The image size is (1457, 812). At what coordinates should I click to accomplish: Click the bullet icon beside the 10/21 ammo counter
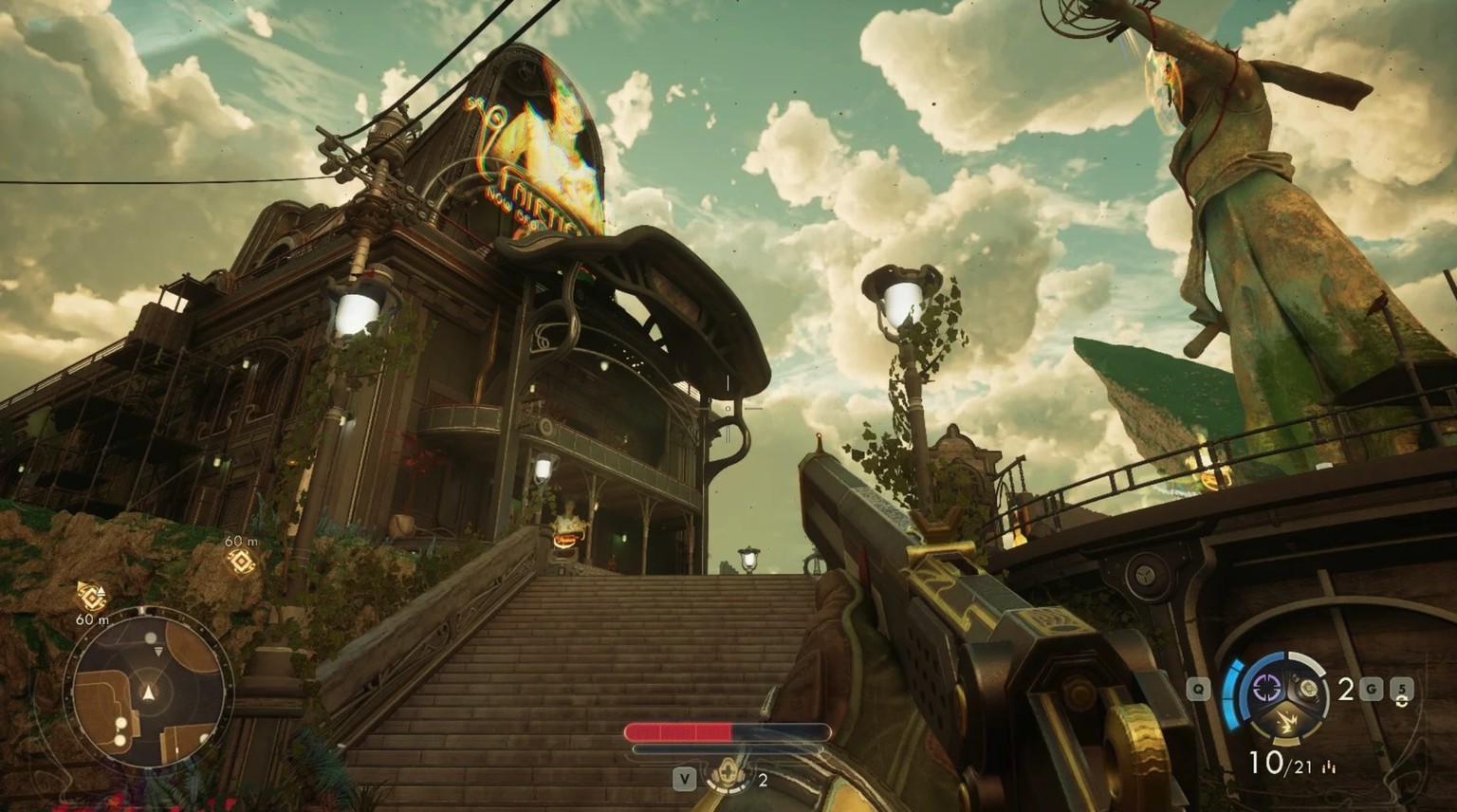(1329, 766)
